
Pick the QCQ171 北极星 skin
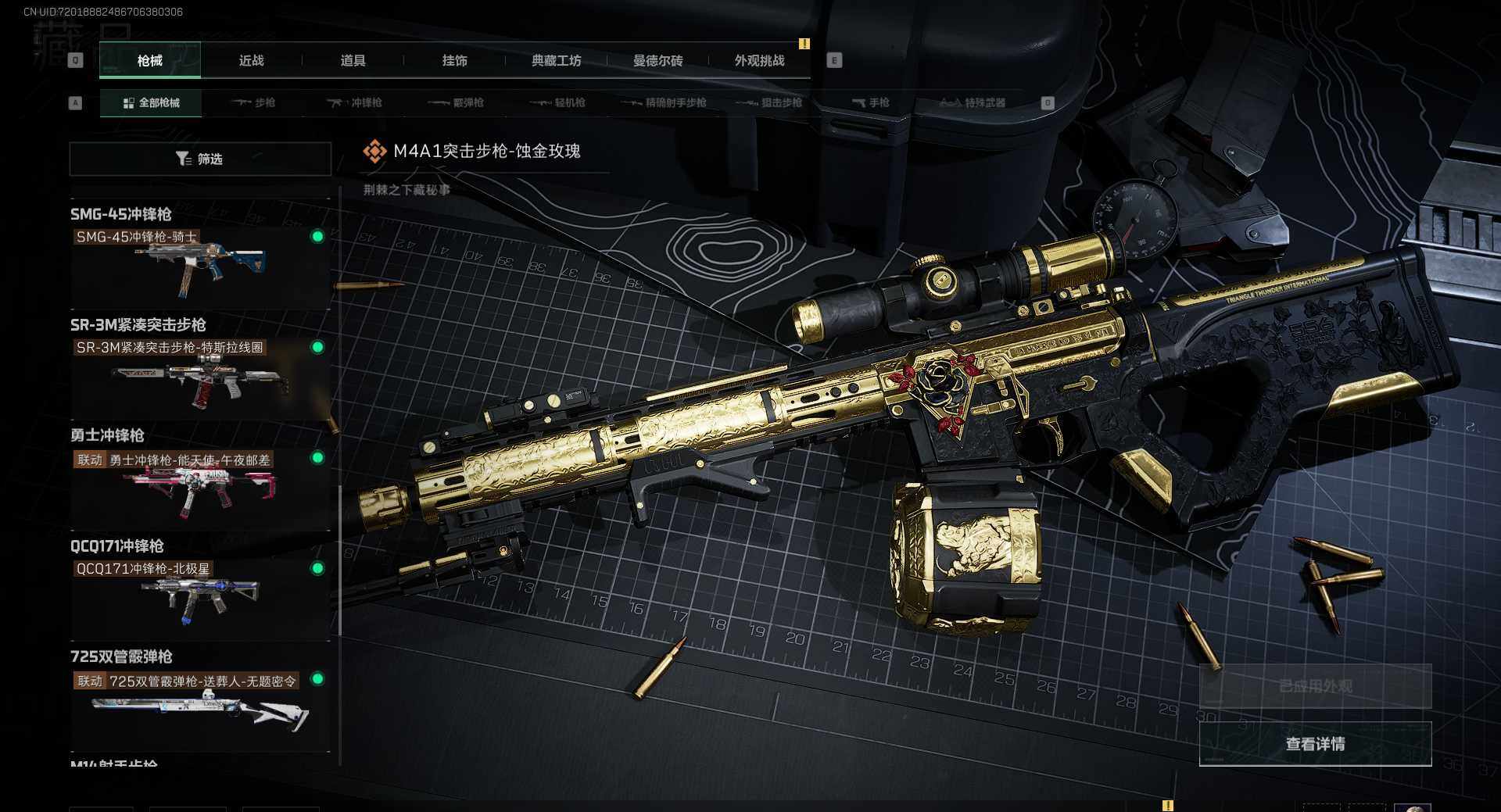pos(199,596)
